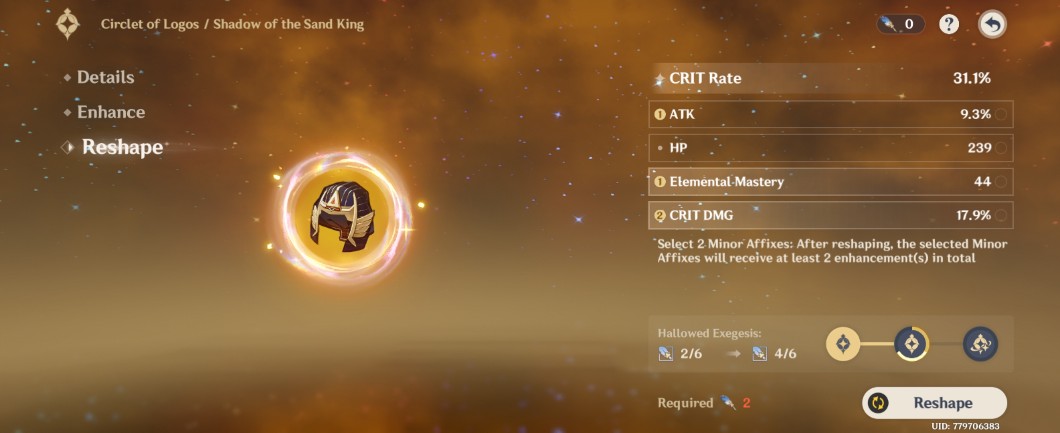Select the last Hallowed Exegesis tier node

(980, 344)
